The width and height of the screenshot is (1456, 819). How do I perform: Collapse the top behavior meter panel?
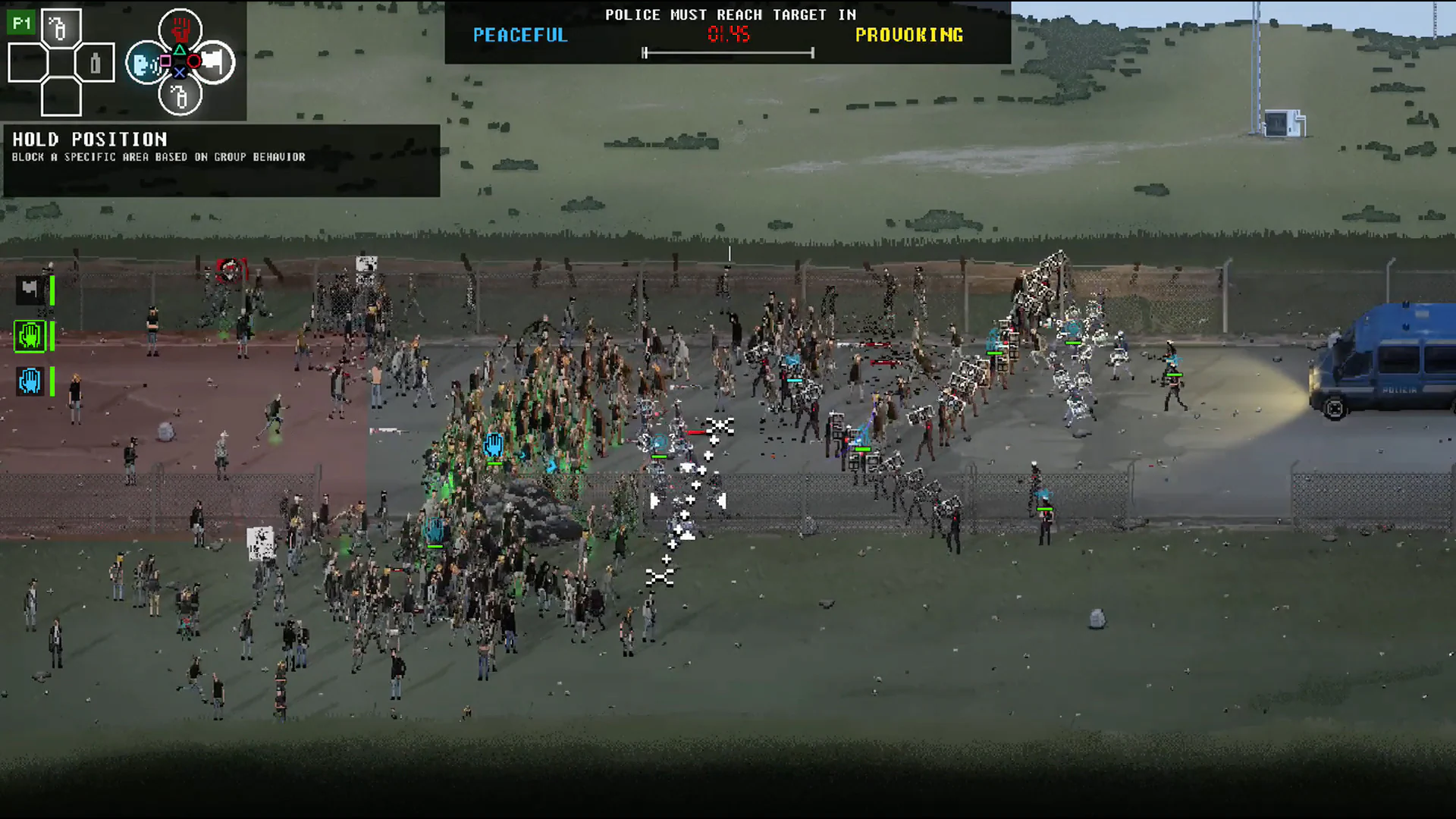click(726, 34)
